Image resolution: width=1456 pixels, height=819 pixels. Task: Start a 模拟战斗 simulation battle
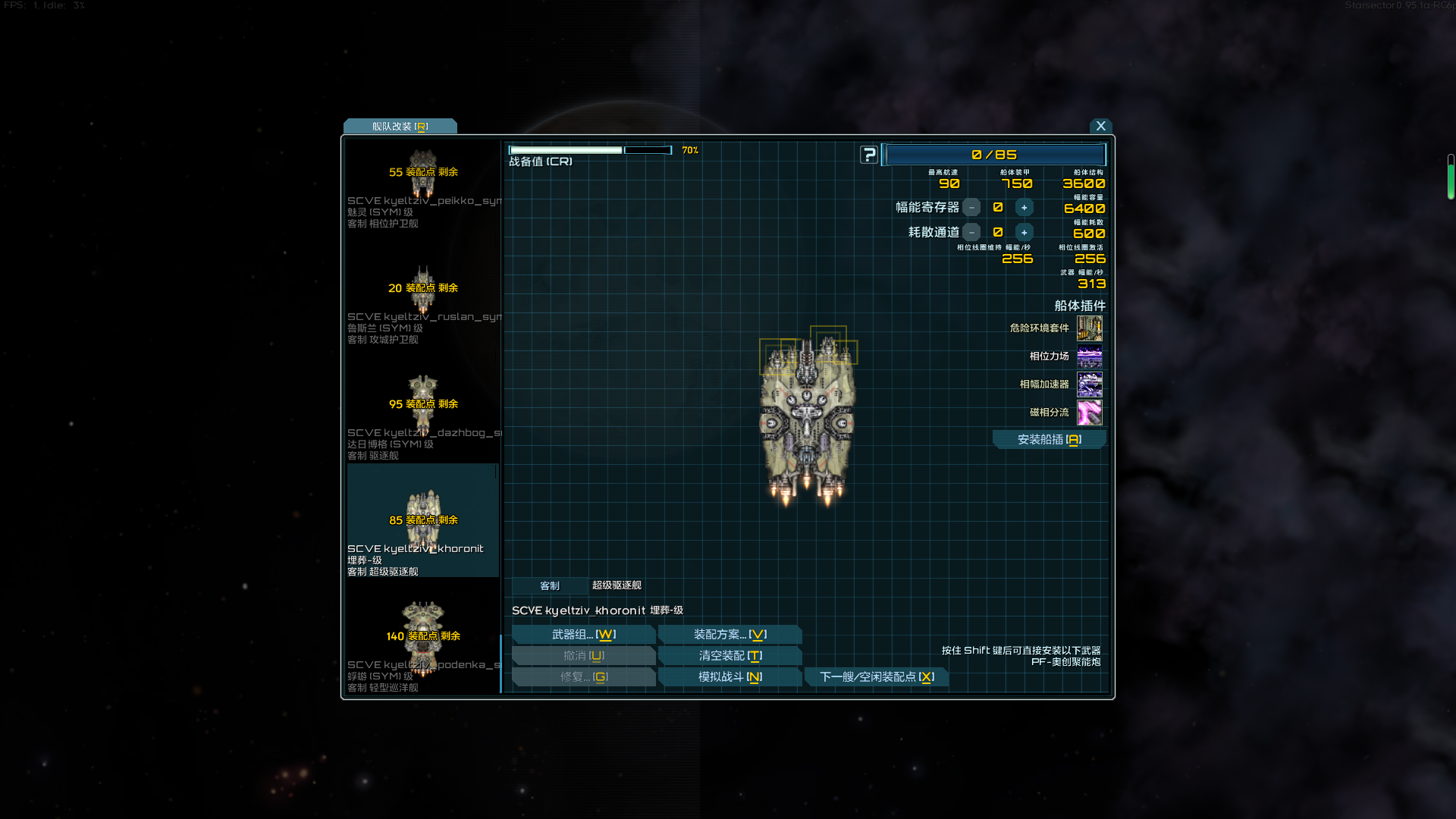730,677
